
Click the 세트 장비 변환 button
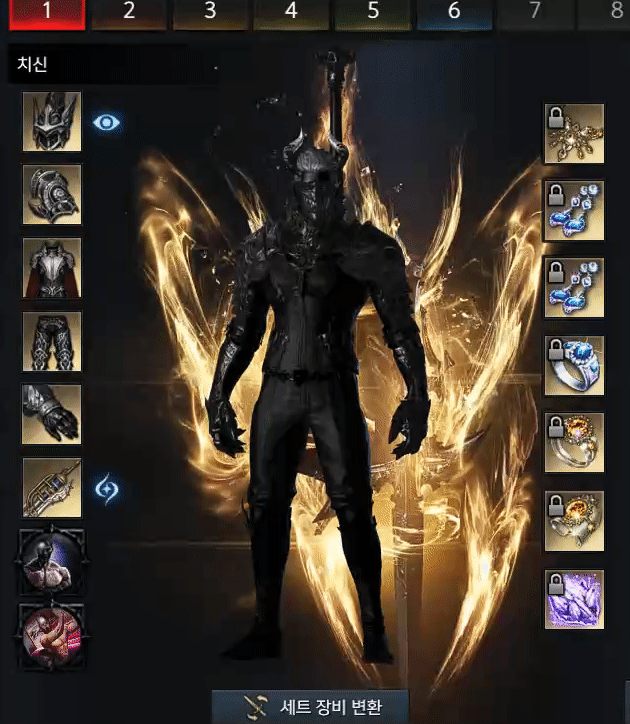(x=311, y=706)
